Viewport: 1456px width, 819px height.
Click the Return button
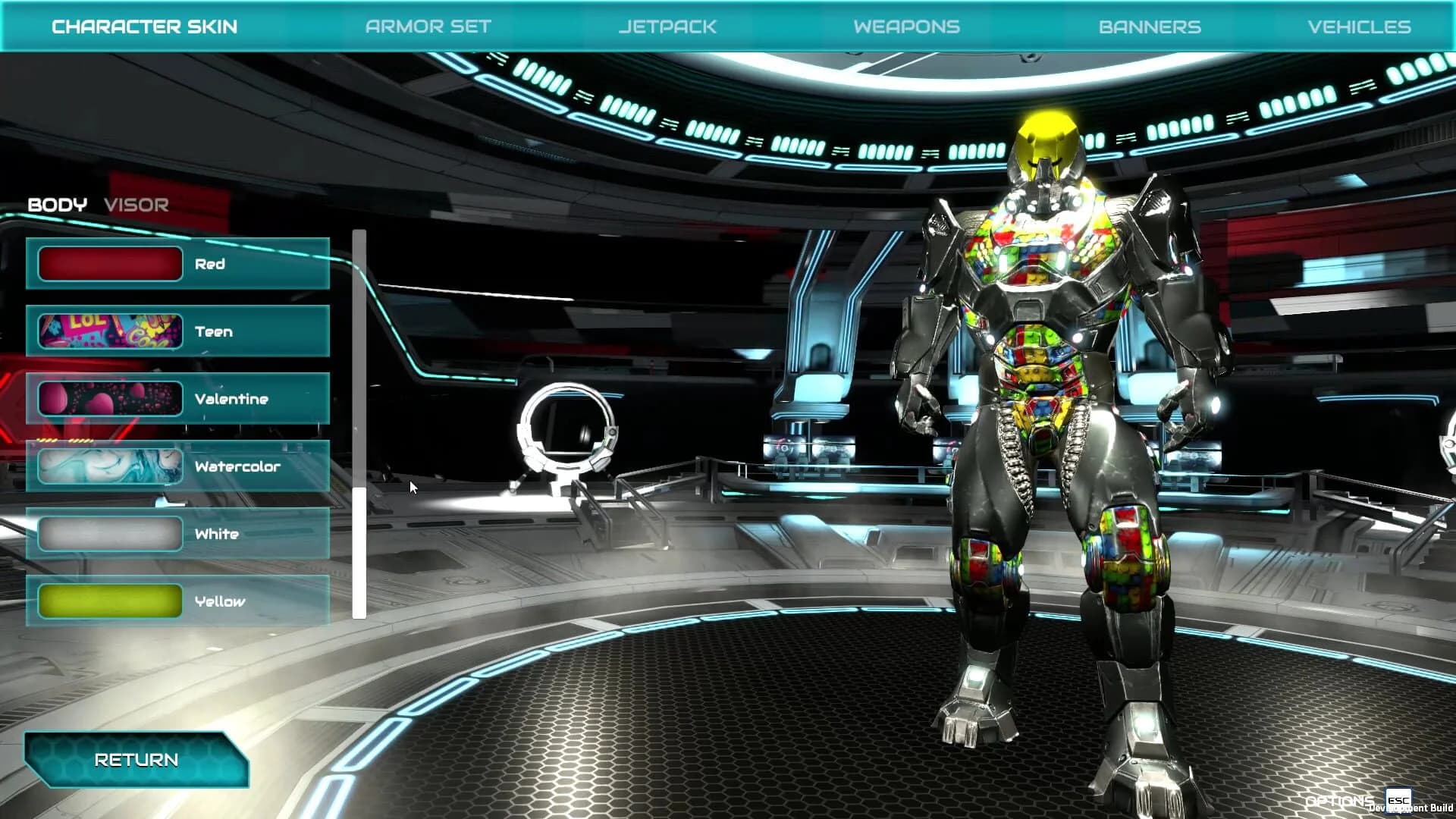click(x=135, y=759)
